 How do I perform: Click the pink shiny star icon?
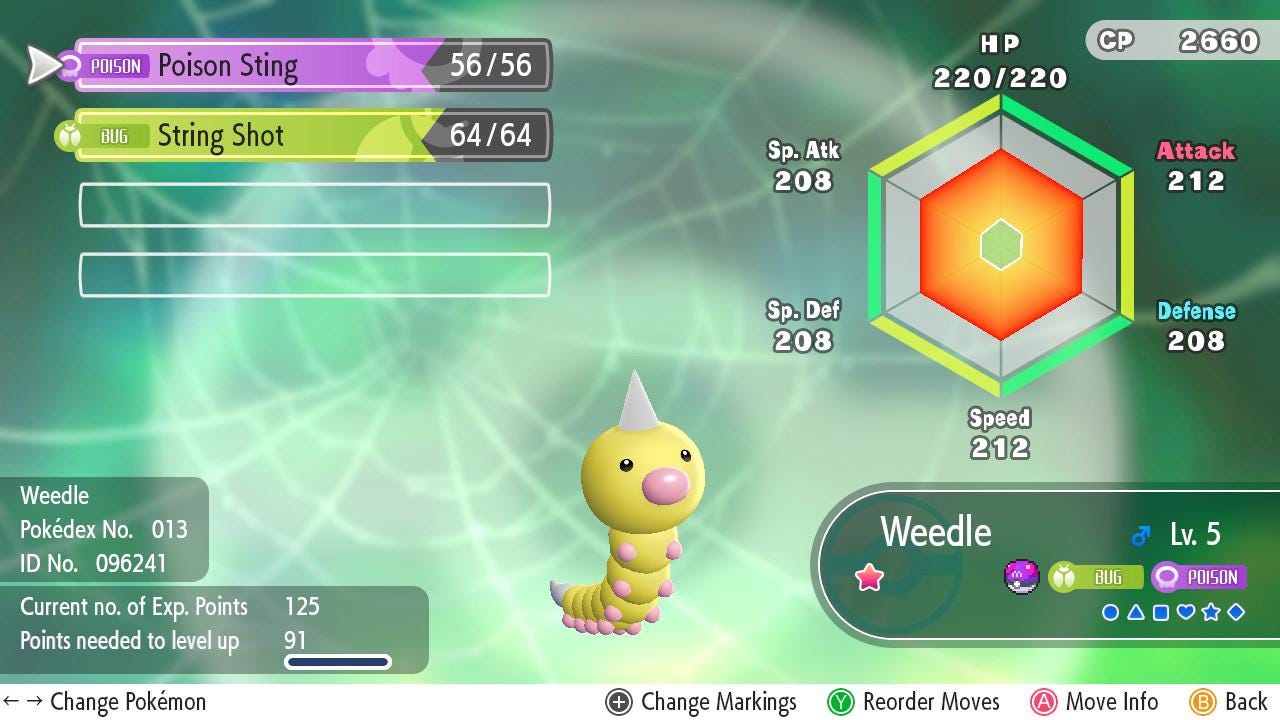point(869,577)
